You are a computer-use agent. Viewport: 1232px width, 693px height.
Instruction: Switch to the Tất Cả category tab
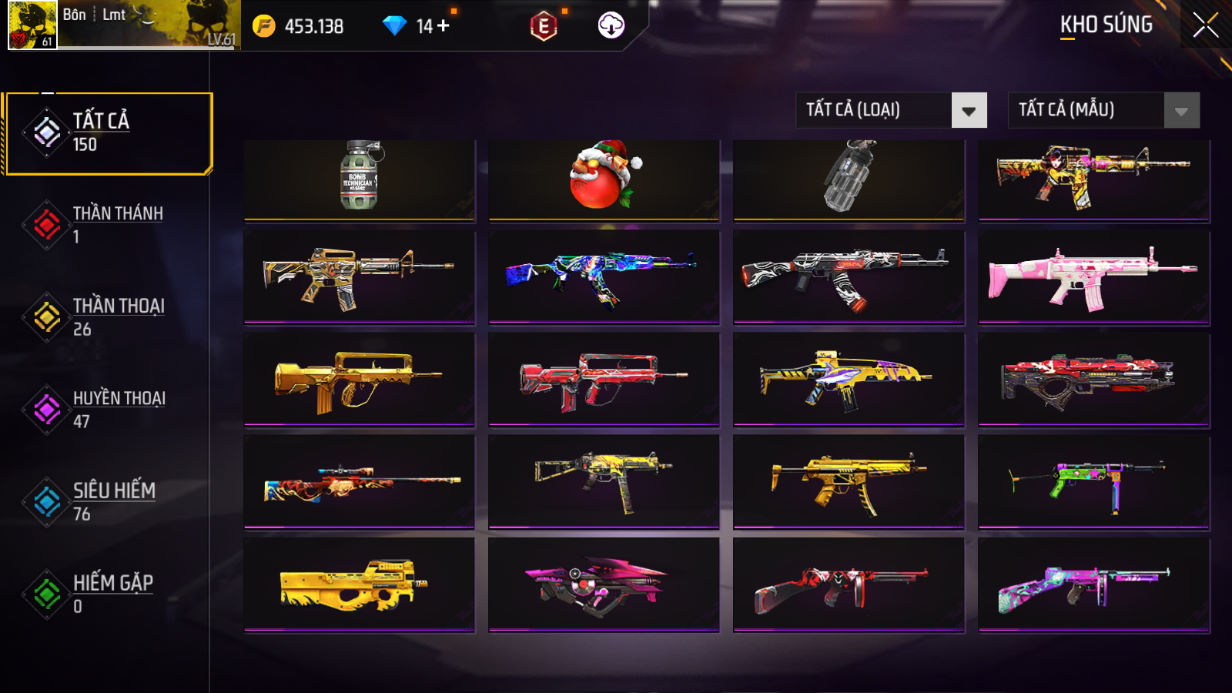(108, 133)
